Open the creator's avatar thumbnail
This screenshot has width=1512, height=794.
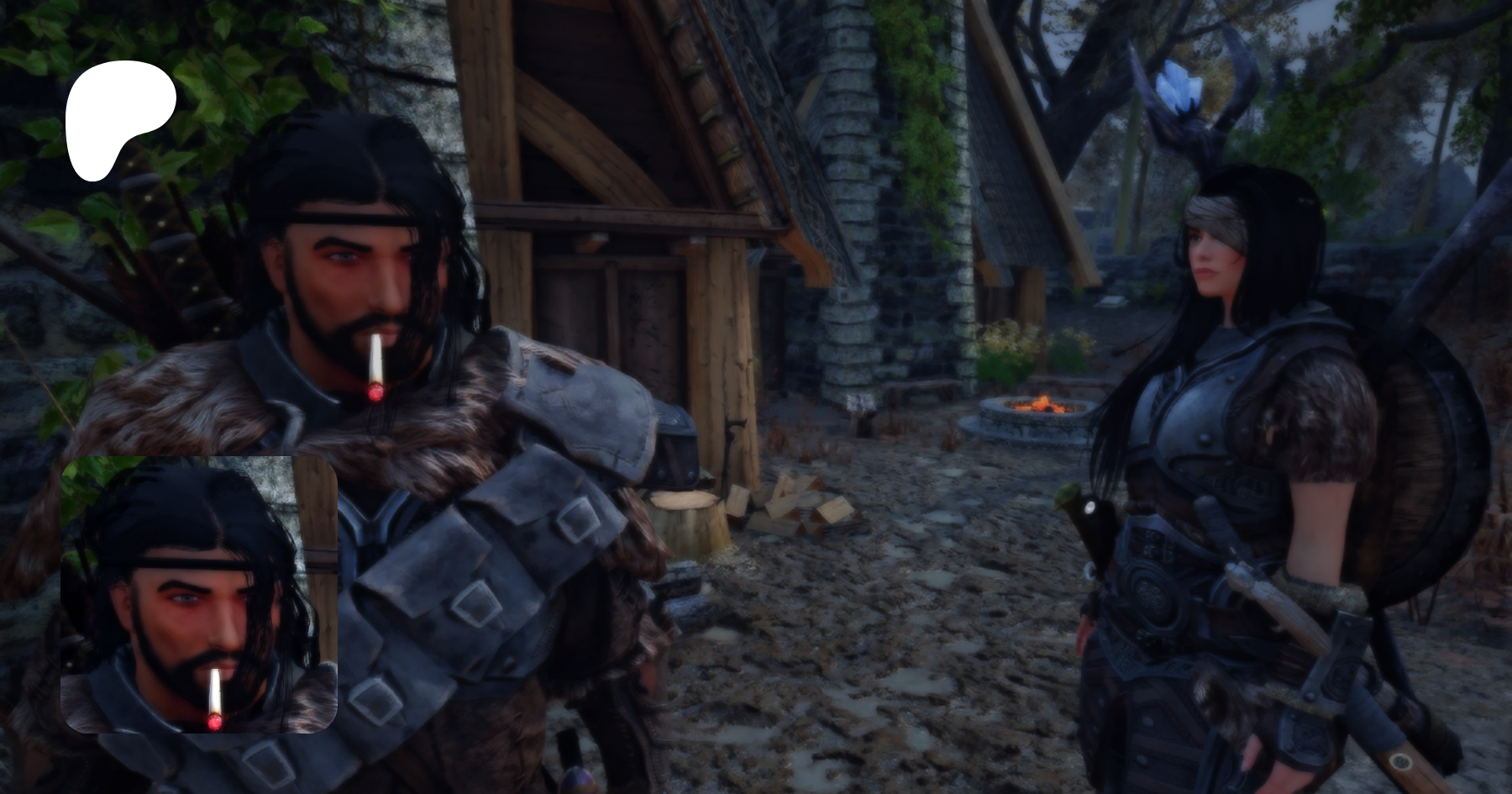(x=199, y=595)
